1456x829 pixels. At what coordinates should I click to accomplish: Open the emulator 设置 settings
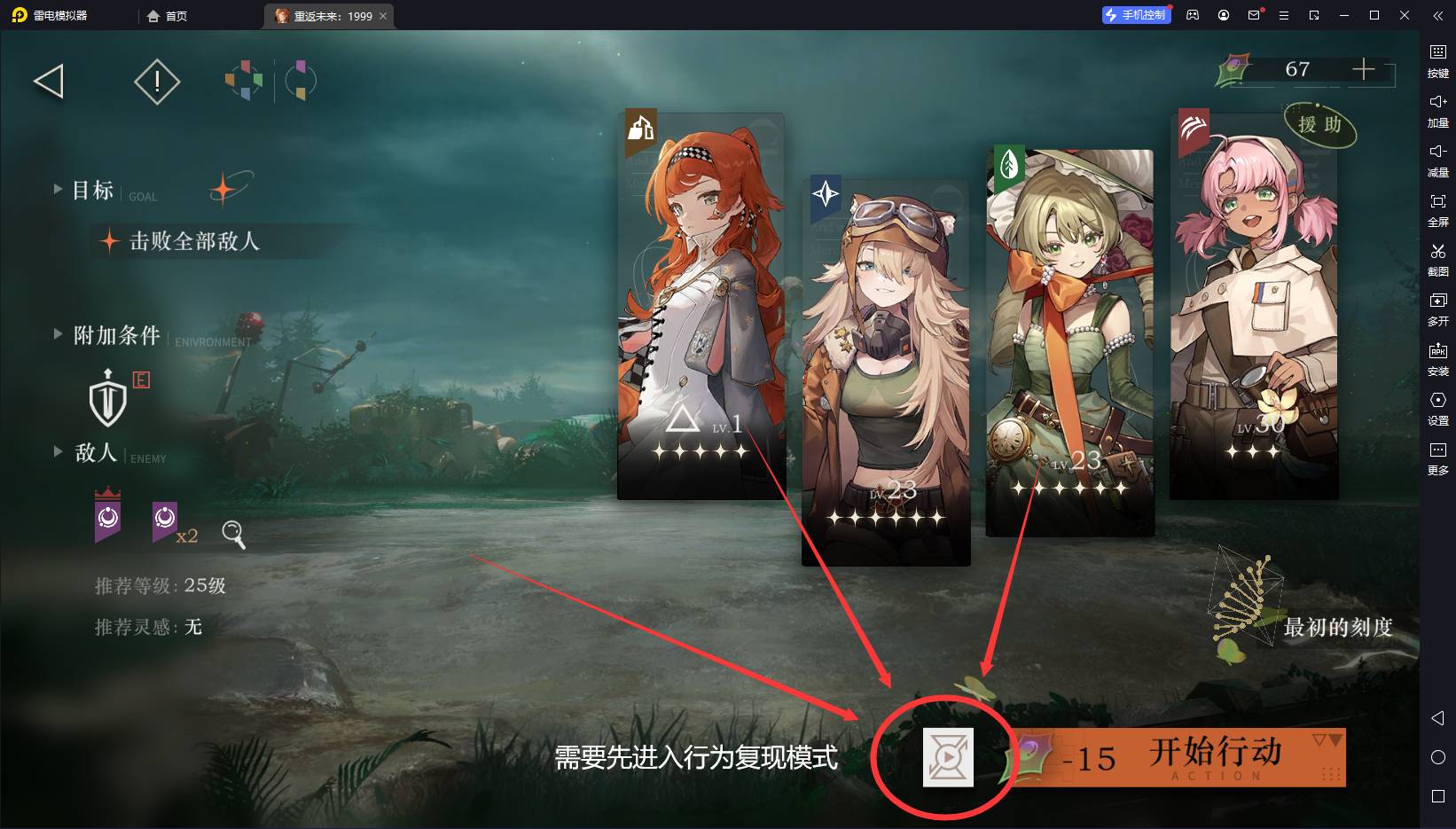pyautogui.click(x=1437, y=408)
